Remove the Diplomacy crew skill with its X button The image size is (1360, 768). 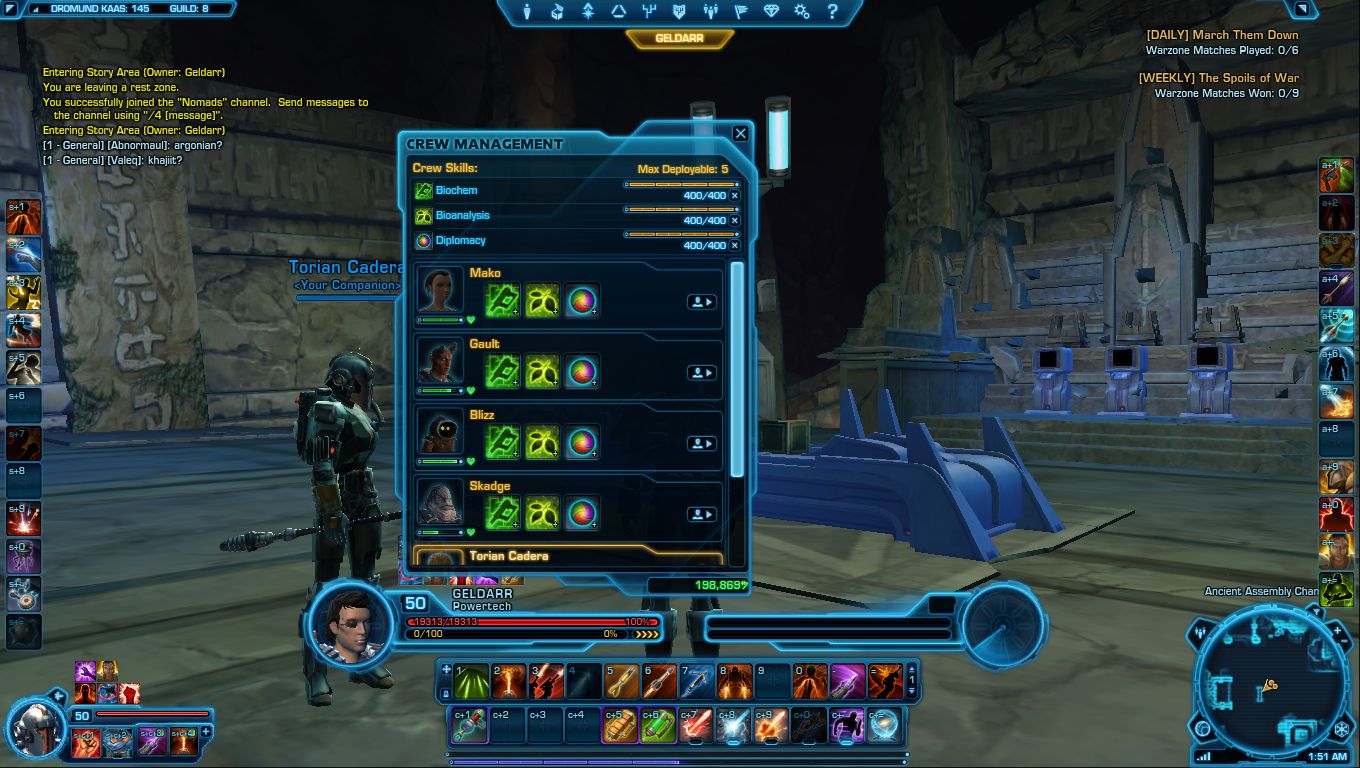click(x=735, y=245)
